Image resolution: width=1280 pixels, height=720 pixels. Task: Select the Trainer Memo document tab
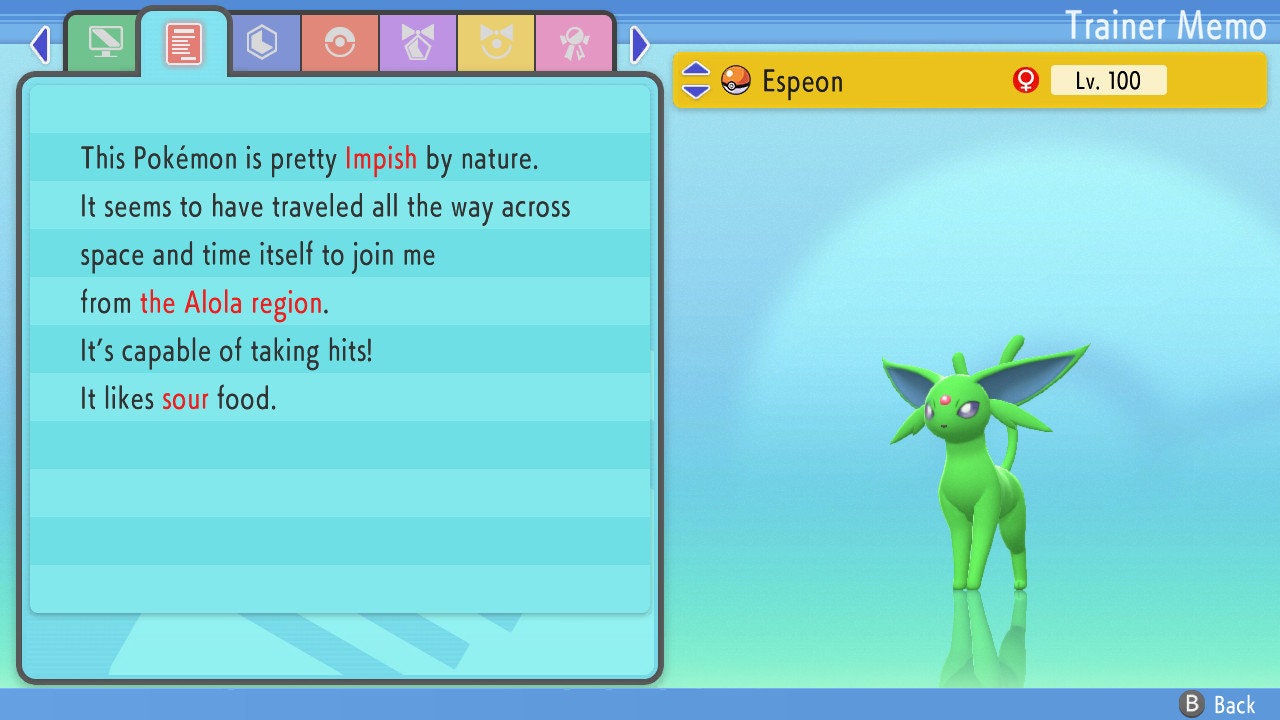click(x=184, y=43)
